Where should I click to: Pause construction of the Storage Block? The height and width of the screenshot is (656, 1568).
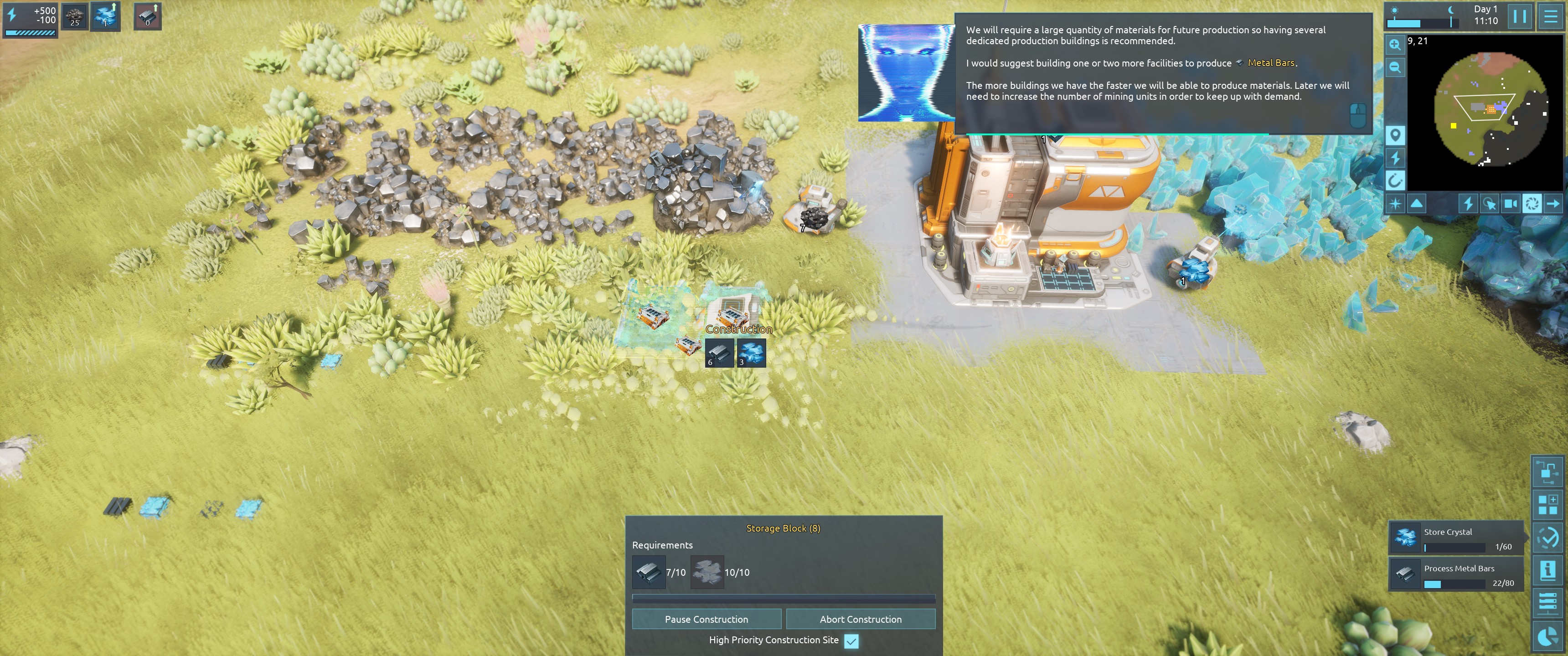tap(706, 619)
